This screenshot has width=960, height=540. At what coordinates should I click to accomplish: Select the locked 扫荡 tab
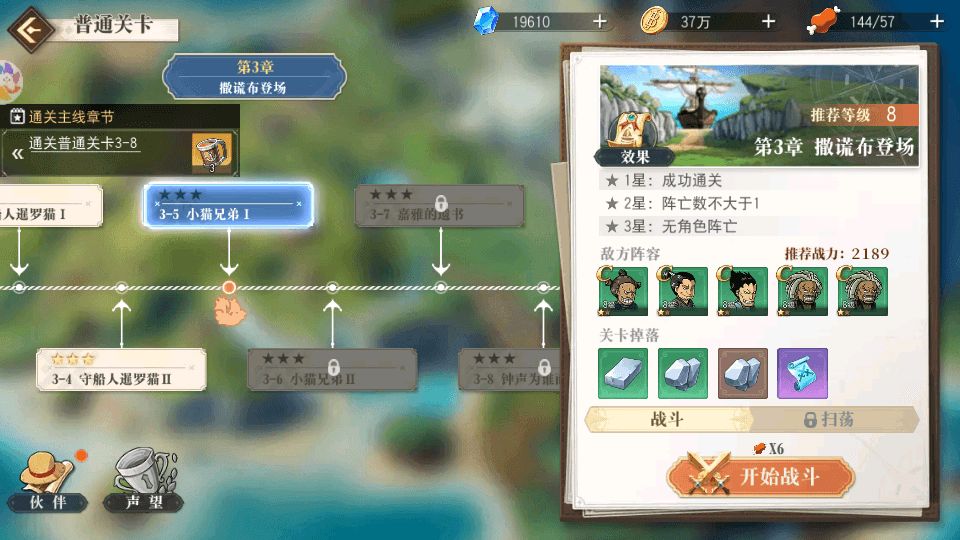[832, 419]
